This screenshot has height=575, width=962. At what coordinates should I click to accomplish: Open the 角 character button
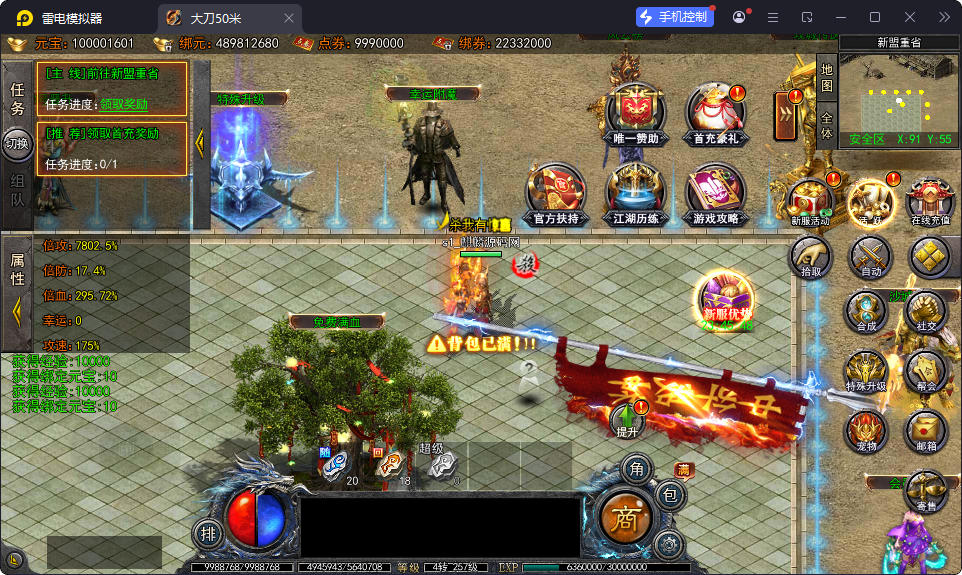(x=636, y=467)
